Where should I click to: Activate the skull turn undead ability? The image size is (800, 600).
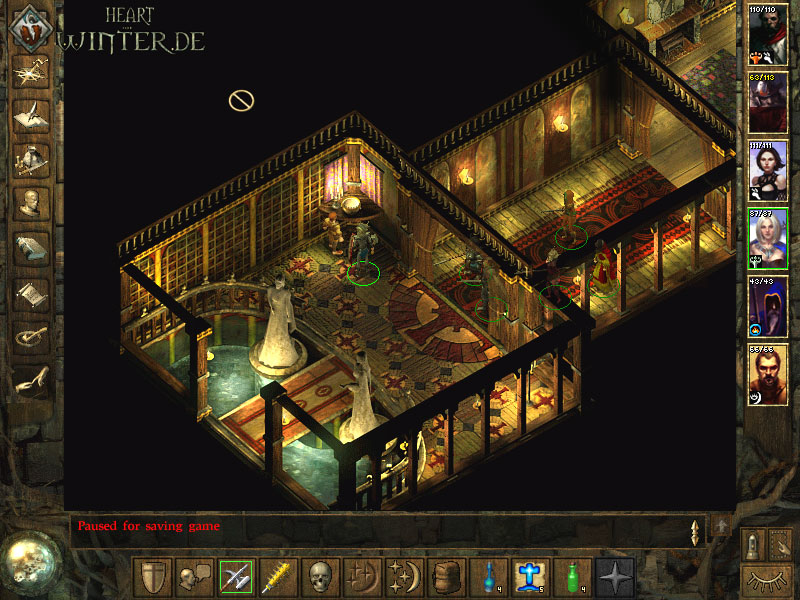coord(319,577)
